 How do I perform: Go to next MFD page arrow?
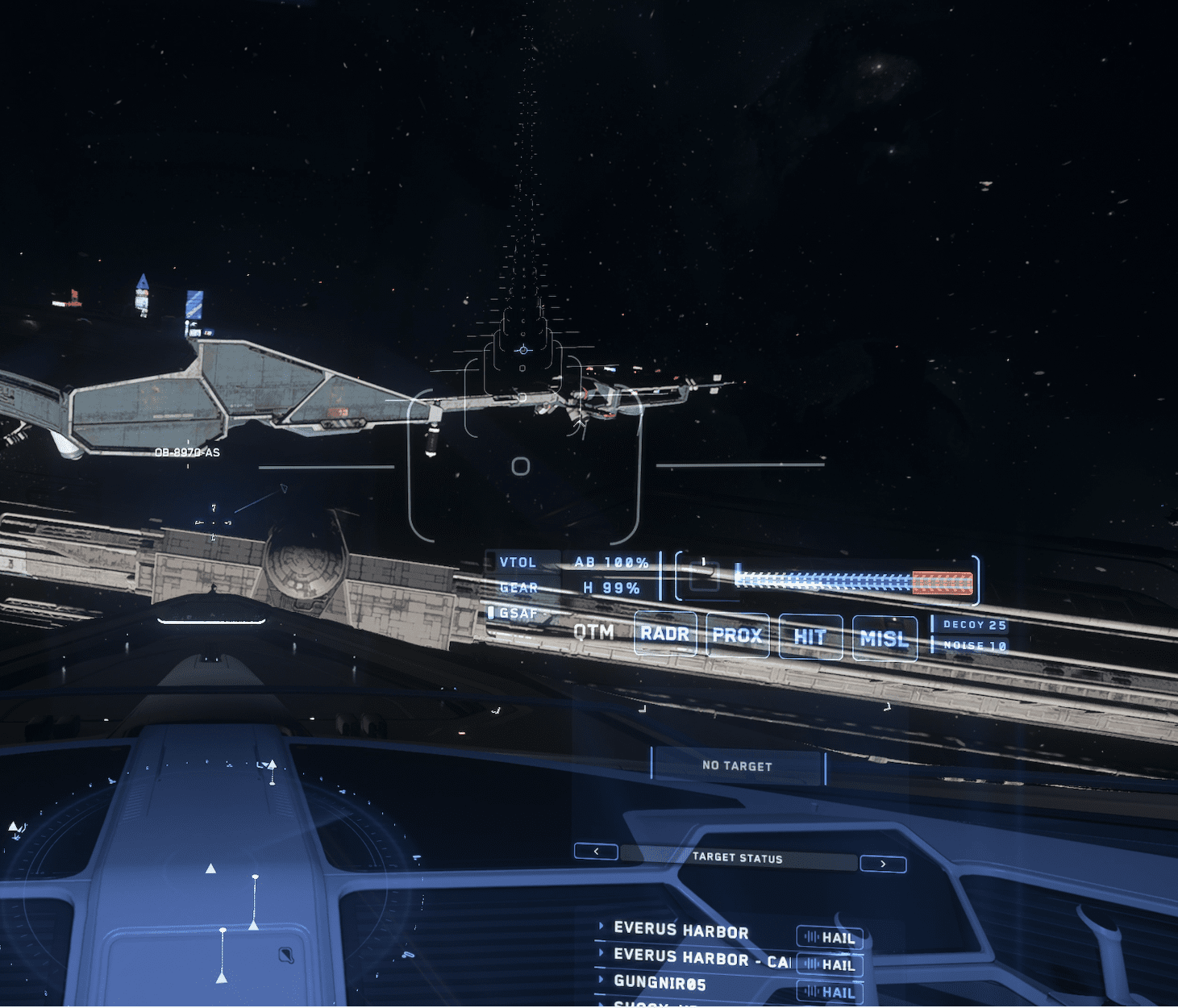883,864
